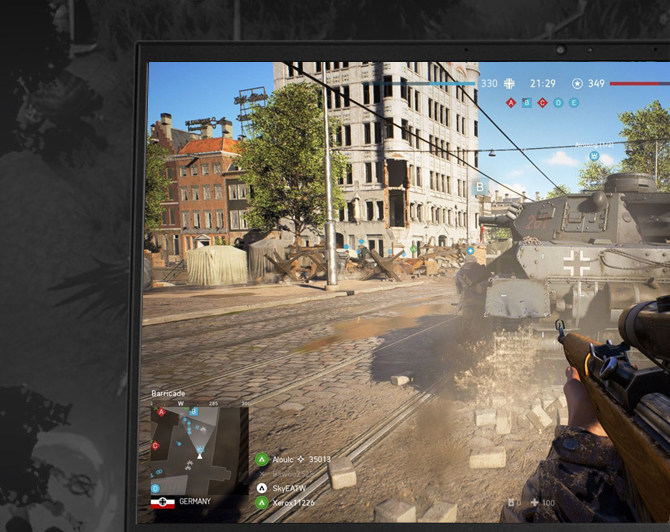The height and width of the screenshot is (532, 670).
Task: Choose objective C in the top flag row
Action: click(543, 103)
